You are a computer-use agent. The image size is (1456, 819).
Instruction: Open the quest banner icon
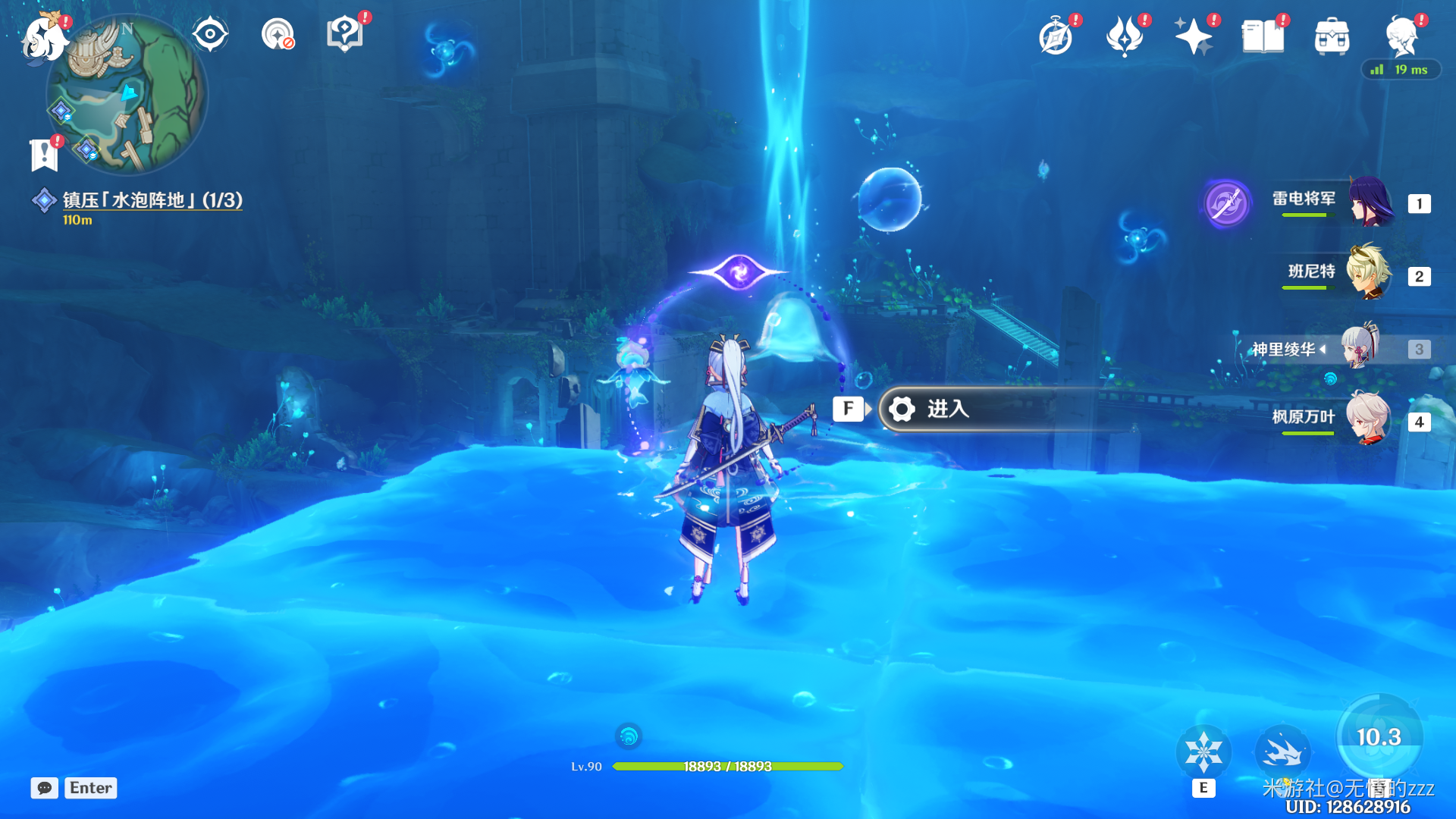(x=44, y=155)
